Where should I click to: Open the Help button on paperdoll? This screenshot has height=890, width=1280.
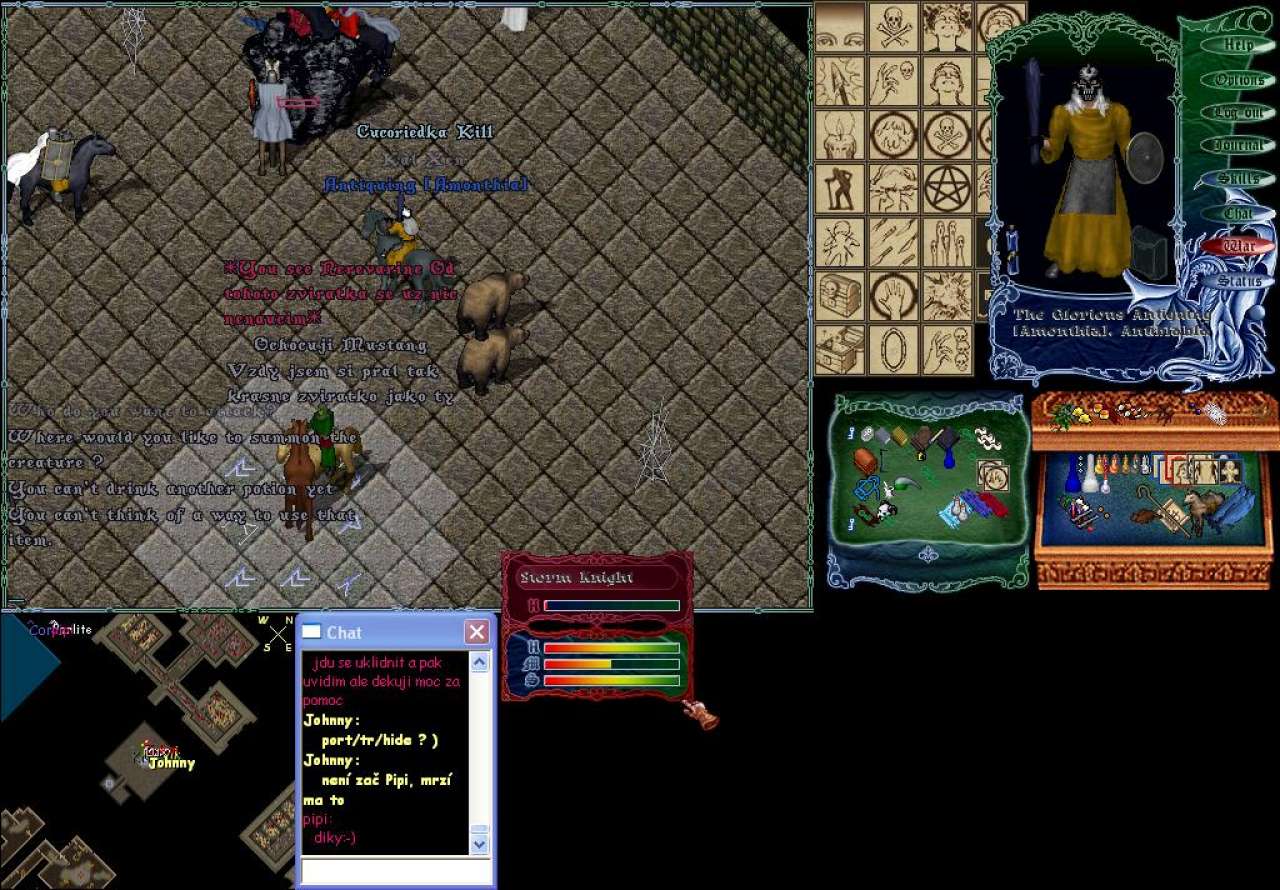click(1239, 46)
